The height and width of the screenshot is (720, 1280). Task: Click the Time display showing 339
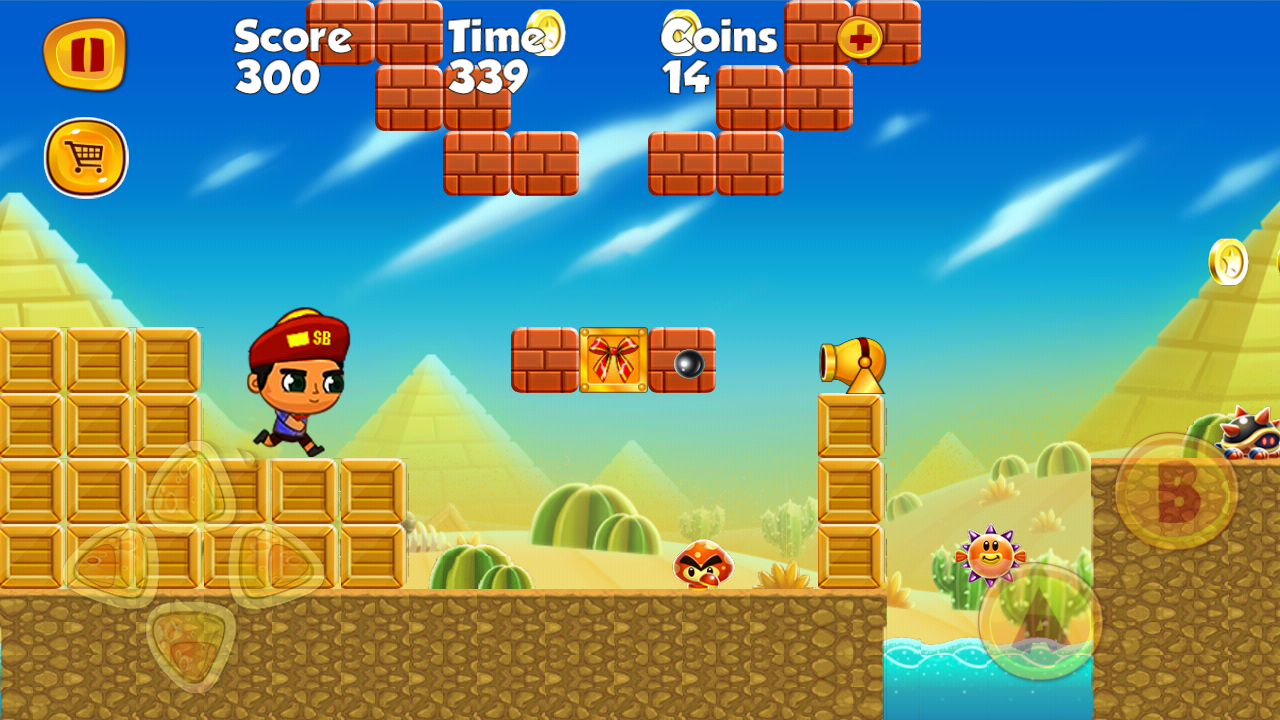(487, 76)
